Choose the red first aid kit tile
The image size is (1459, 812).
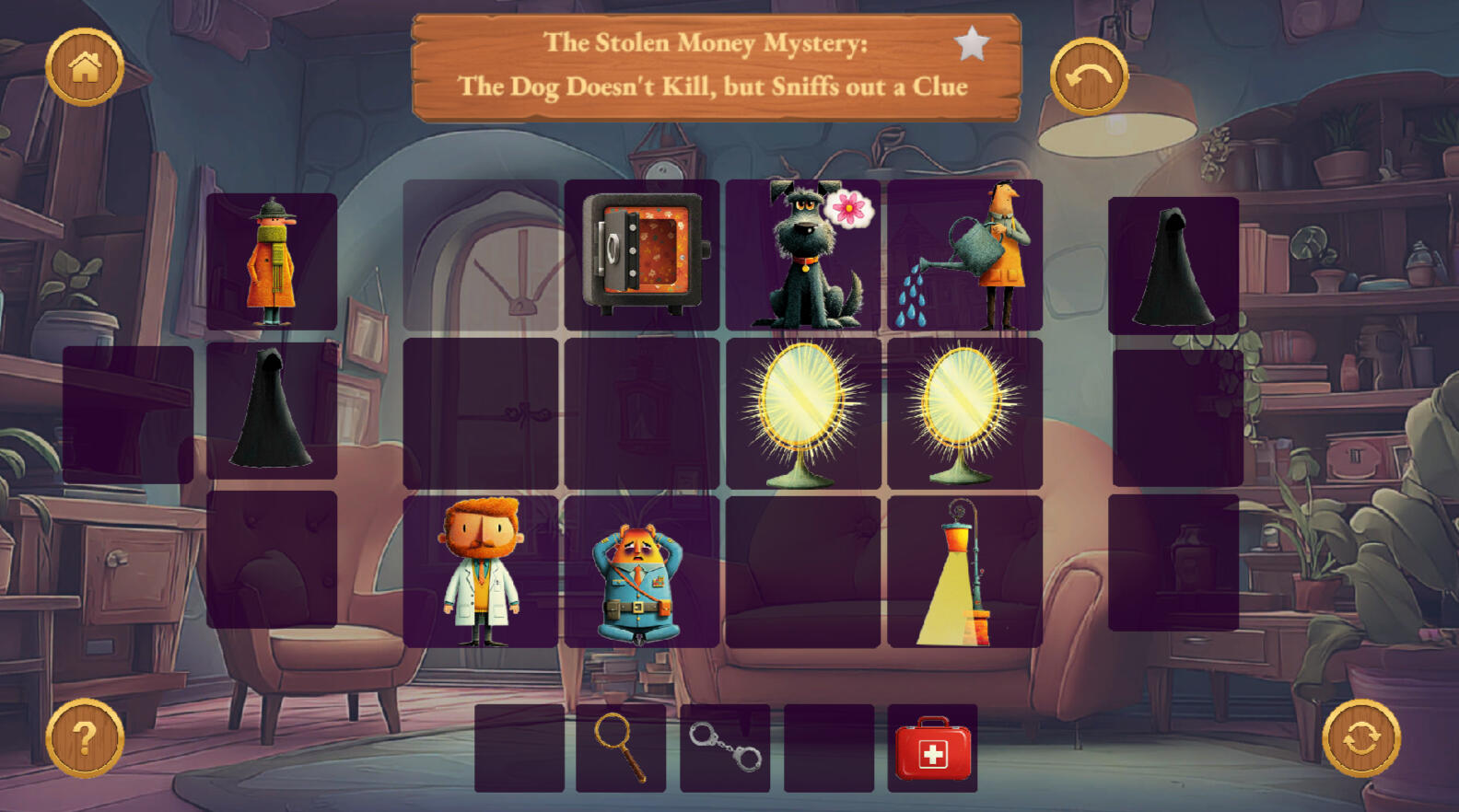(x=932, y=748)
